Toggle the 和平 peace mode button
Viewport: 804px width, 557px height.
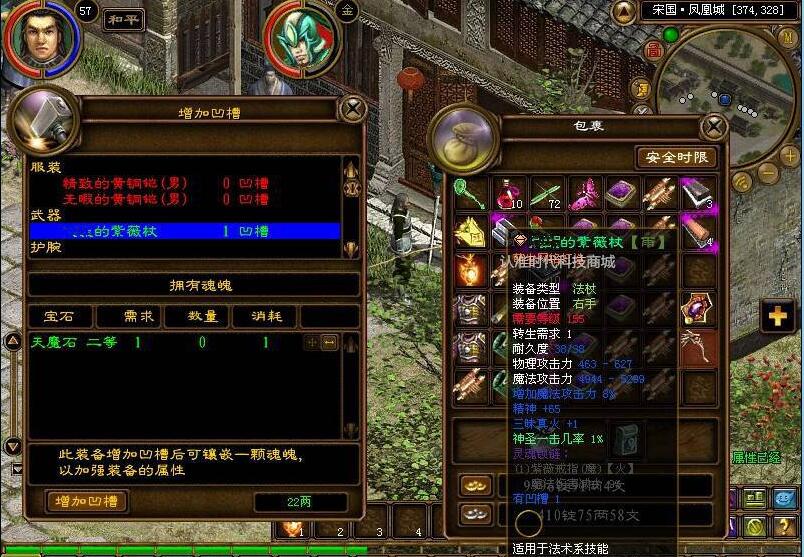click(x=123, y=17)
